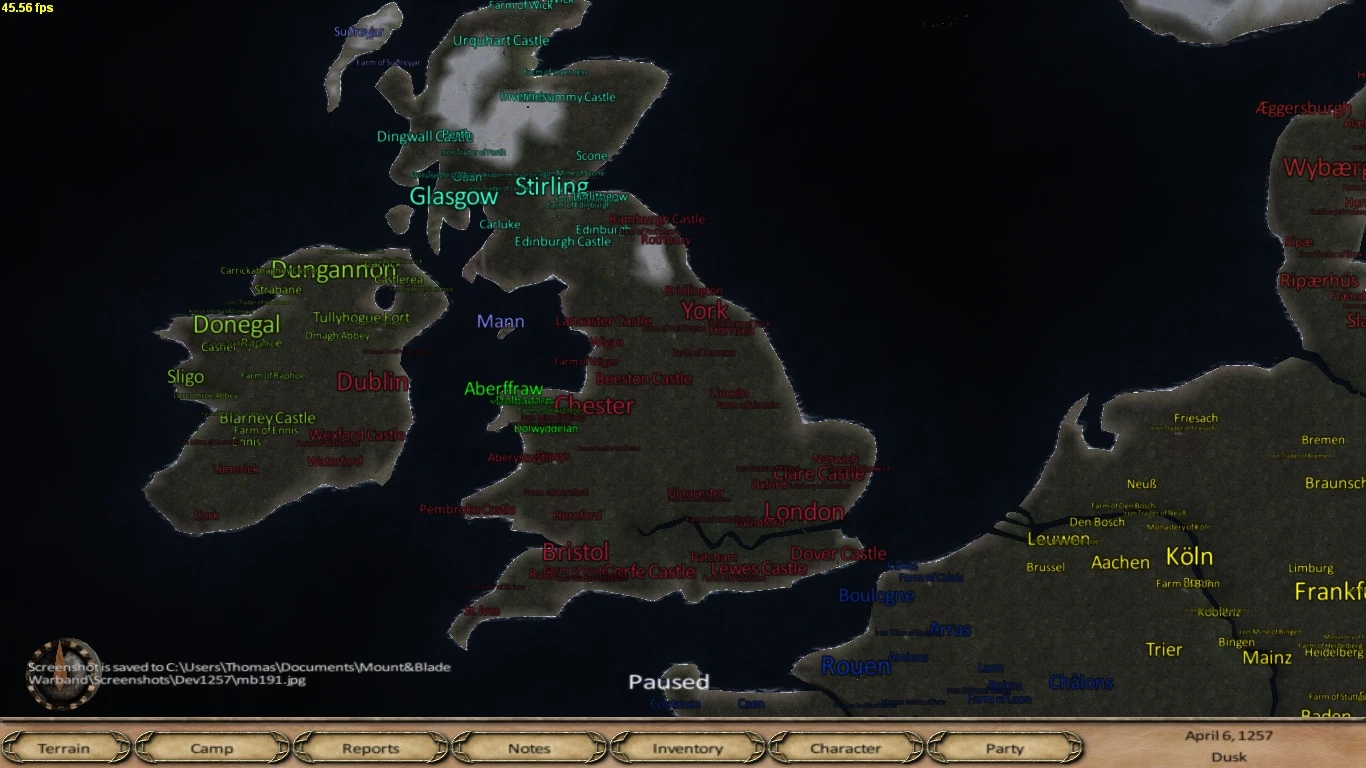This screenshot has height=768, width=1366.
Task: Open the Reports menu
Action: tap(371, 748)
